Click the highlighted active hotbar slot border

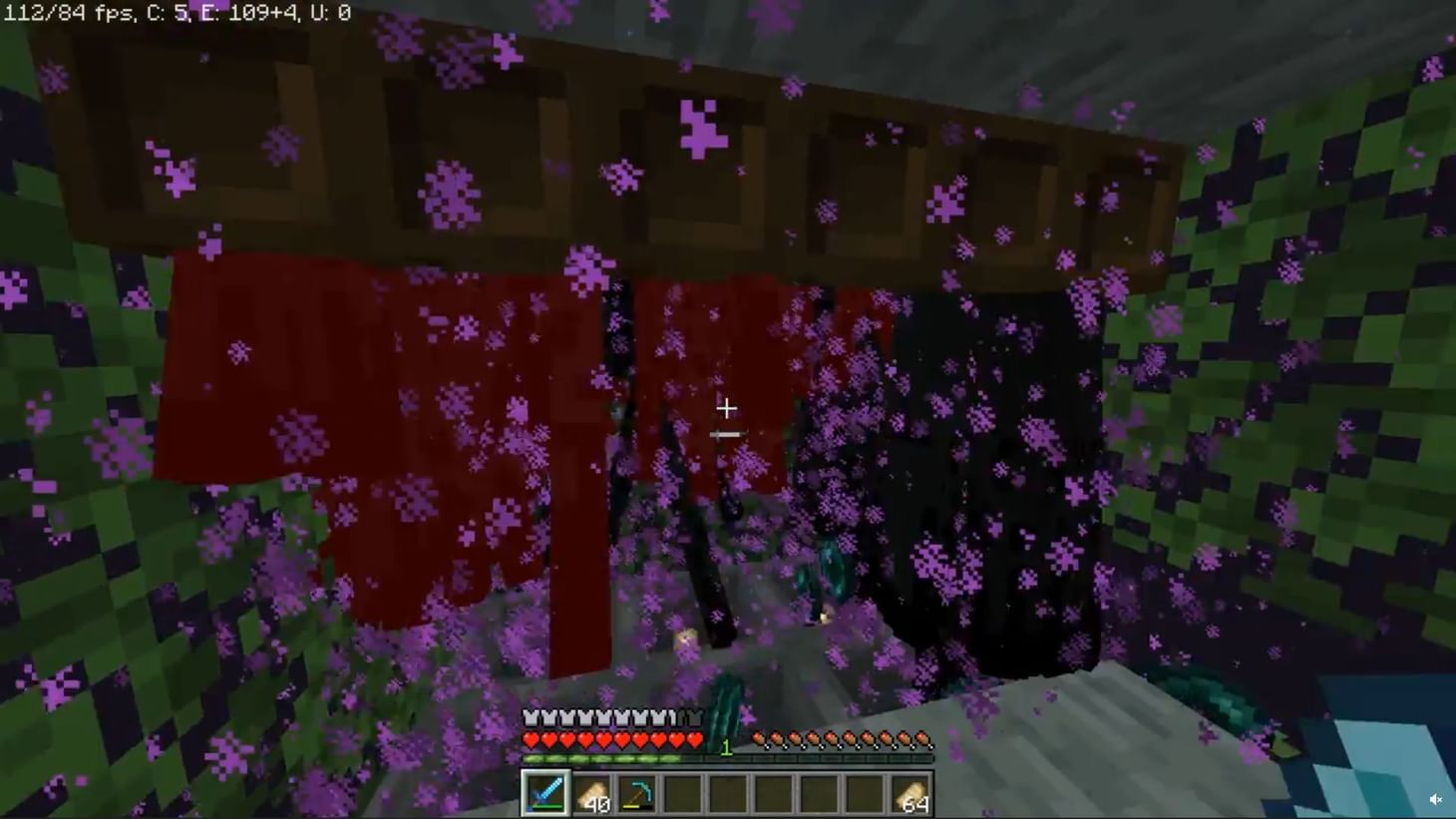click(x=546, y=793)
